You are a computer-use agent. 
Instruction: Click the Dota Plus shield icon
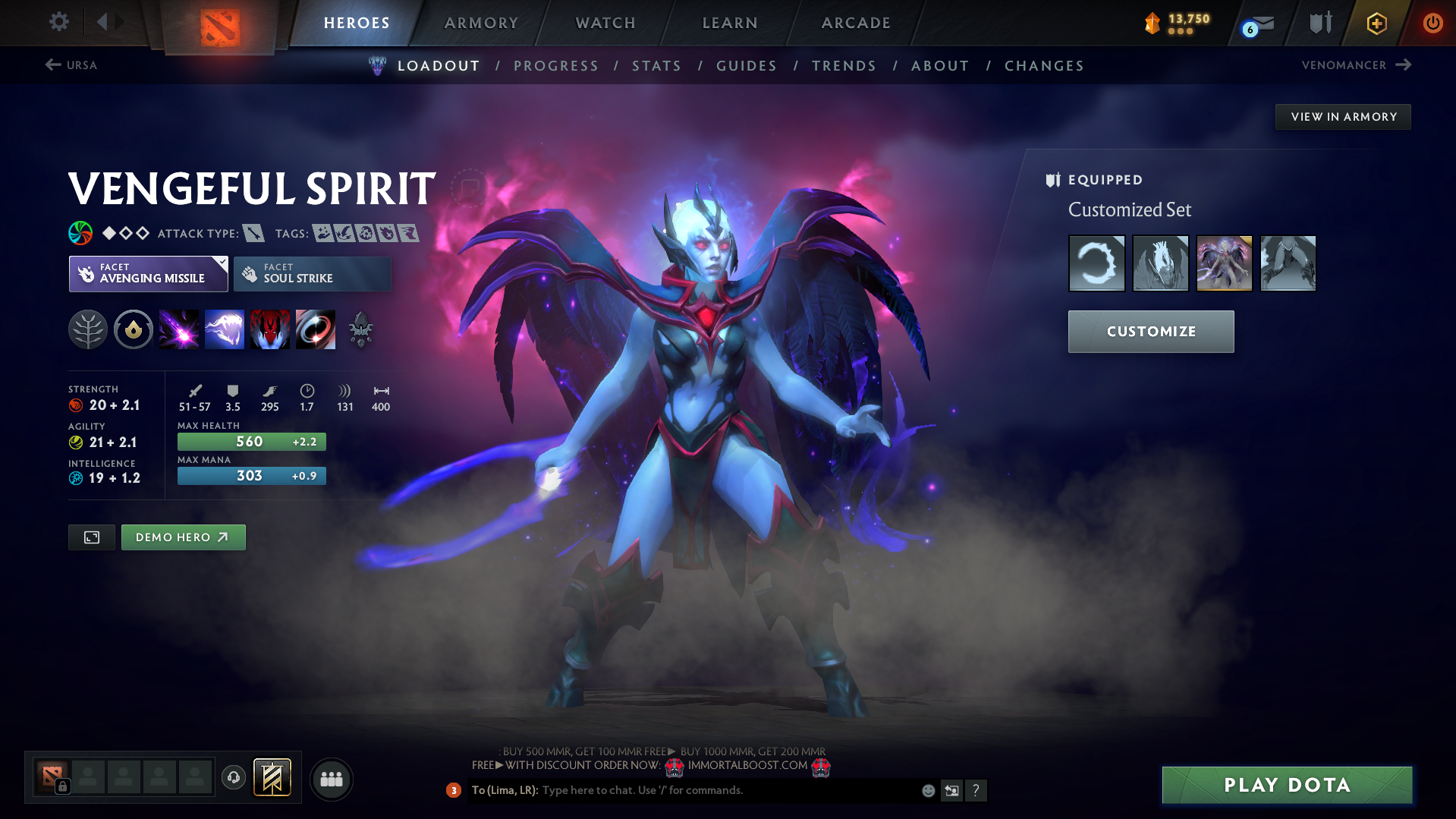click(x=1319, y=22)
